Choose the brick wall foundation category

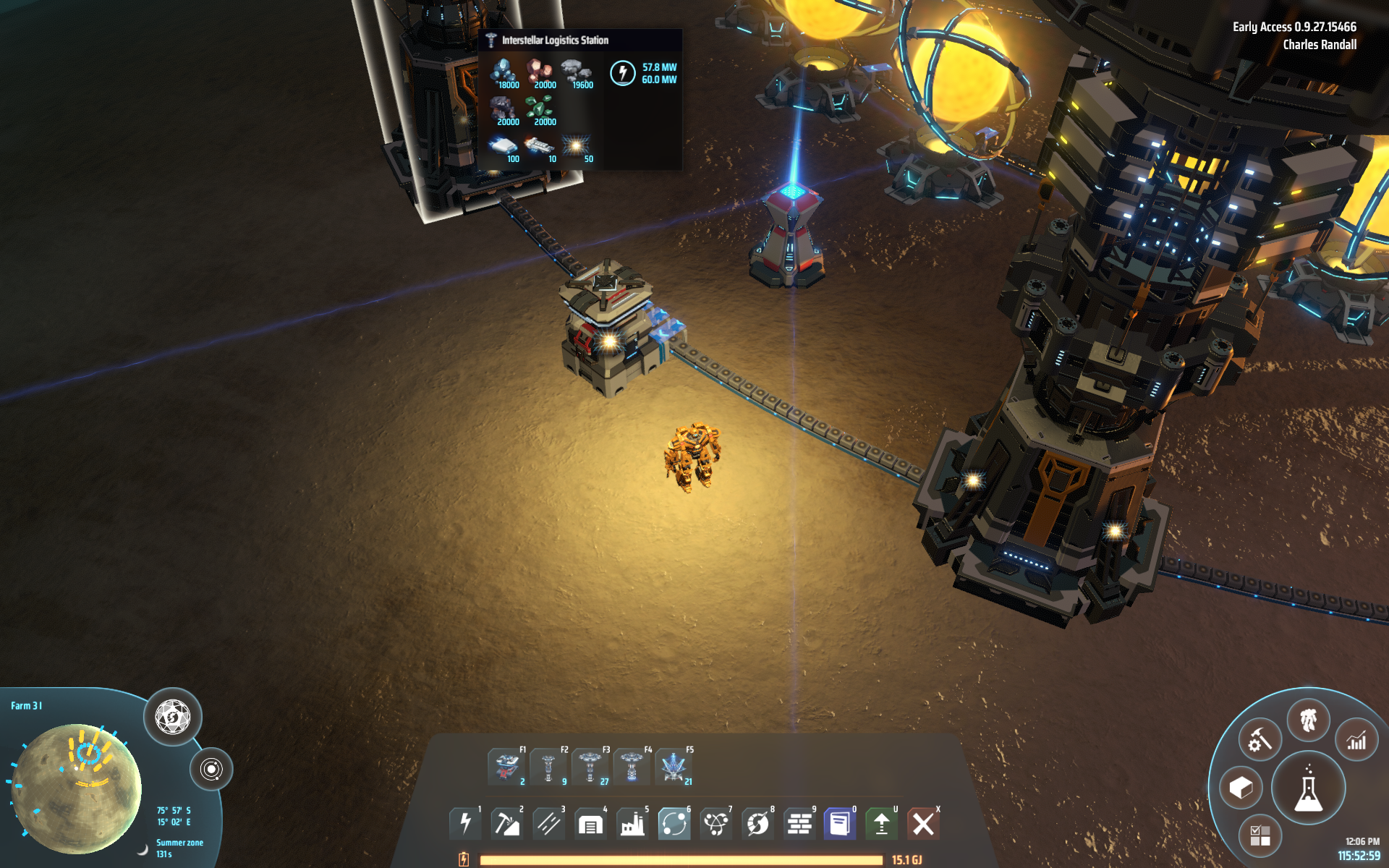pyautogui.click(x=799, y=823)
